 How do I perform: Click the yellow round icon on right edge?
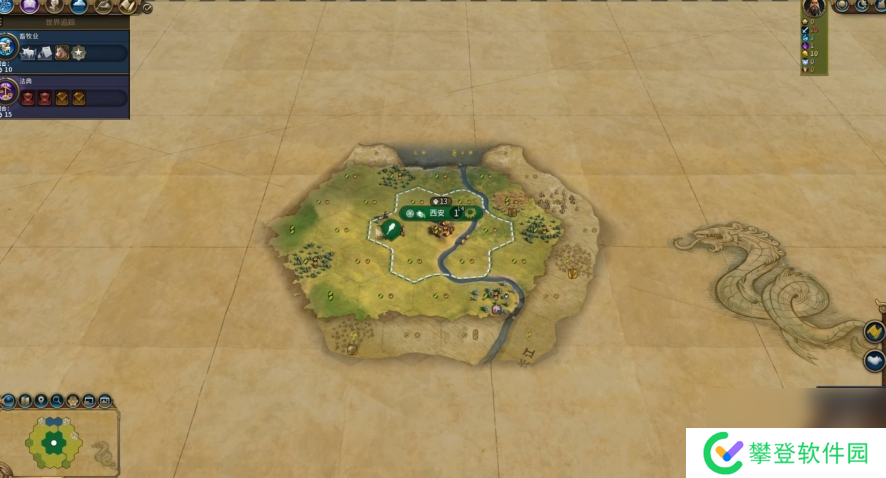875,332
